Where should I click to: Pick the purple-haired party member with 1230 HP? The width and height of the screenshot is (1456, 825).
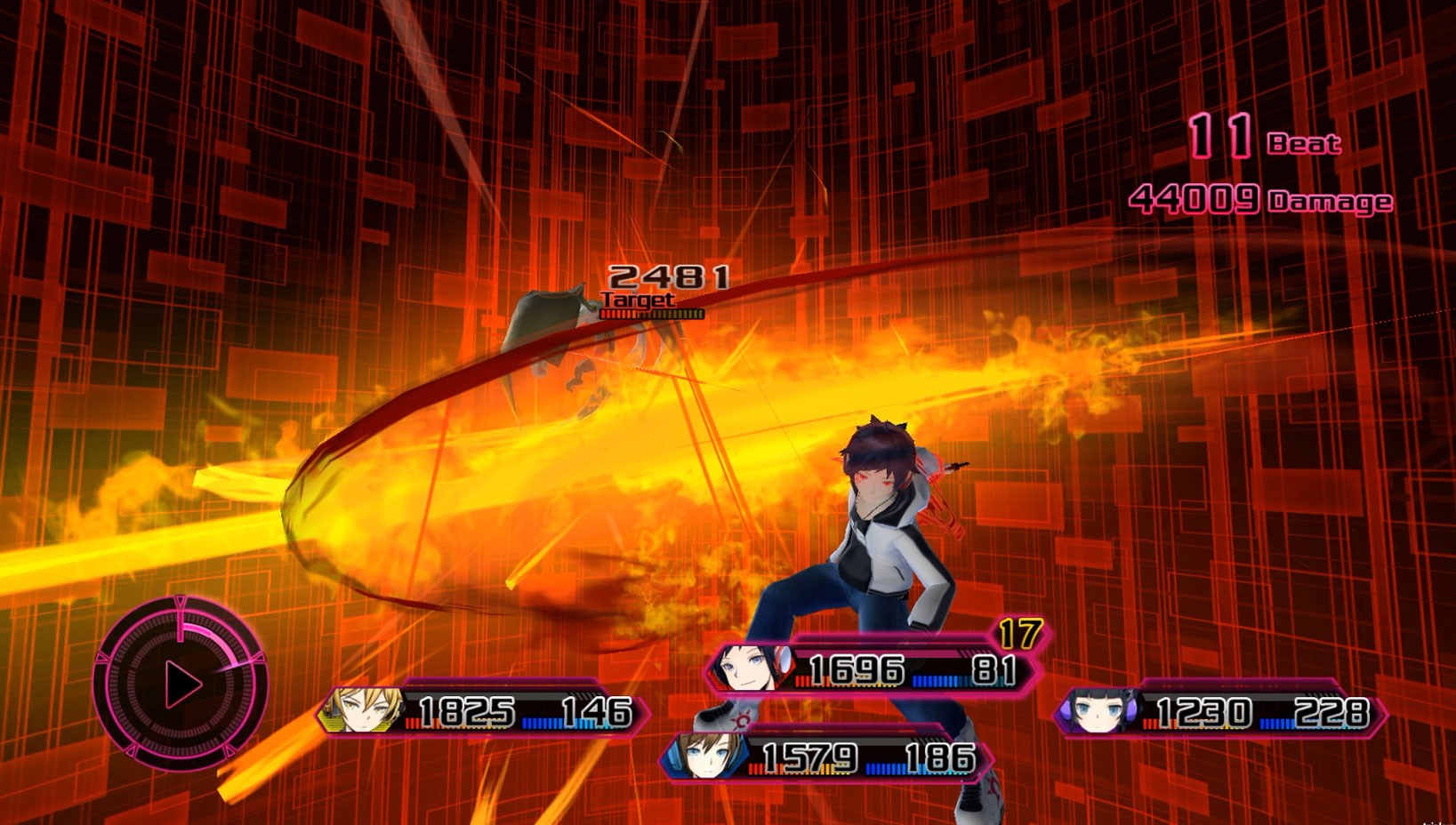(x=1220, y=712)
